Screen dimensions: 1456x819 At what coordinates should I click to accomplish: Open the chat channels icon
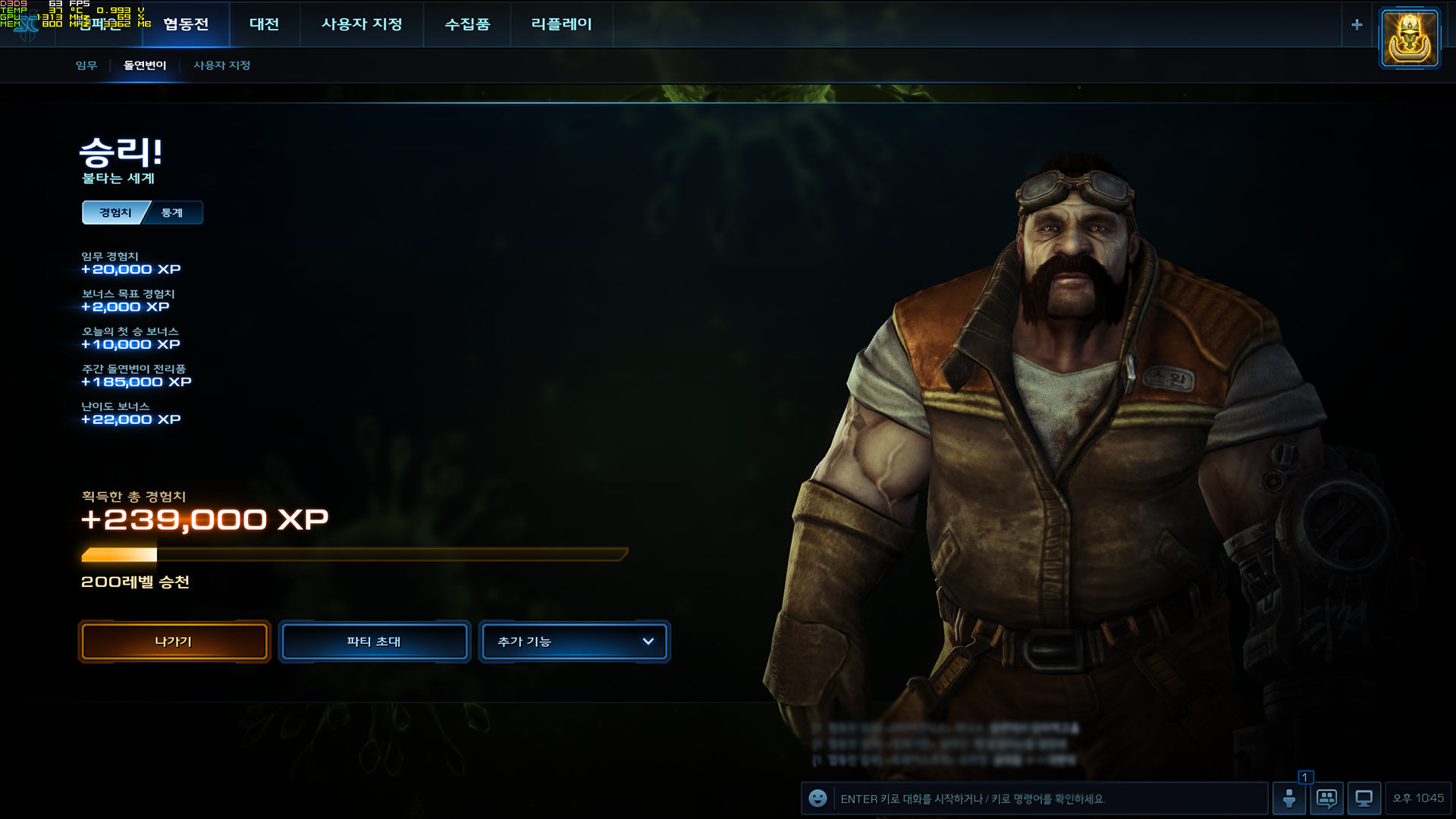pyautogui.click(x=1326, y=799)
